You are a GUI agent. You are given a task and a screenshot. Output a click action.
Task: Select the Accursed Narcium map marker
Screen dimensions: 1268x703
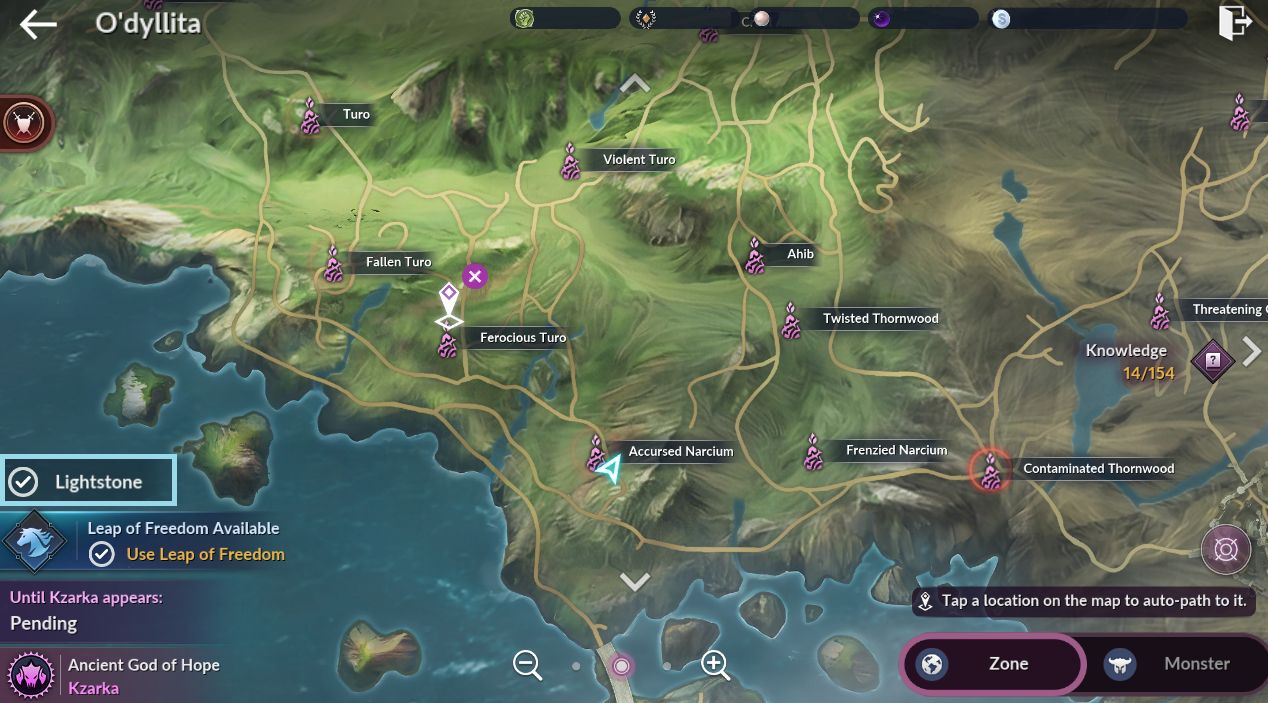pos(597,452)
